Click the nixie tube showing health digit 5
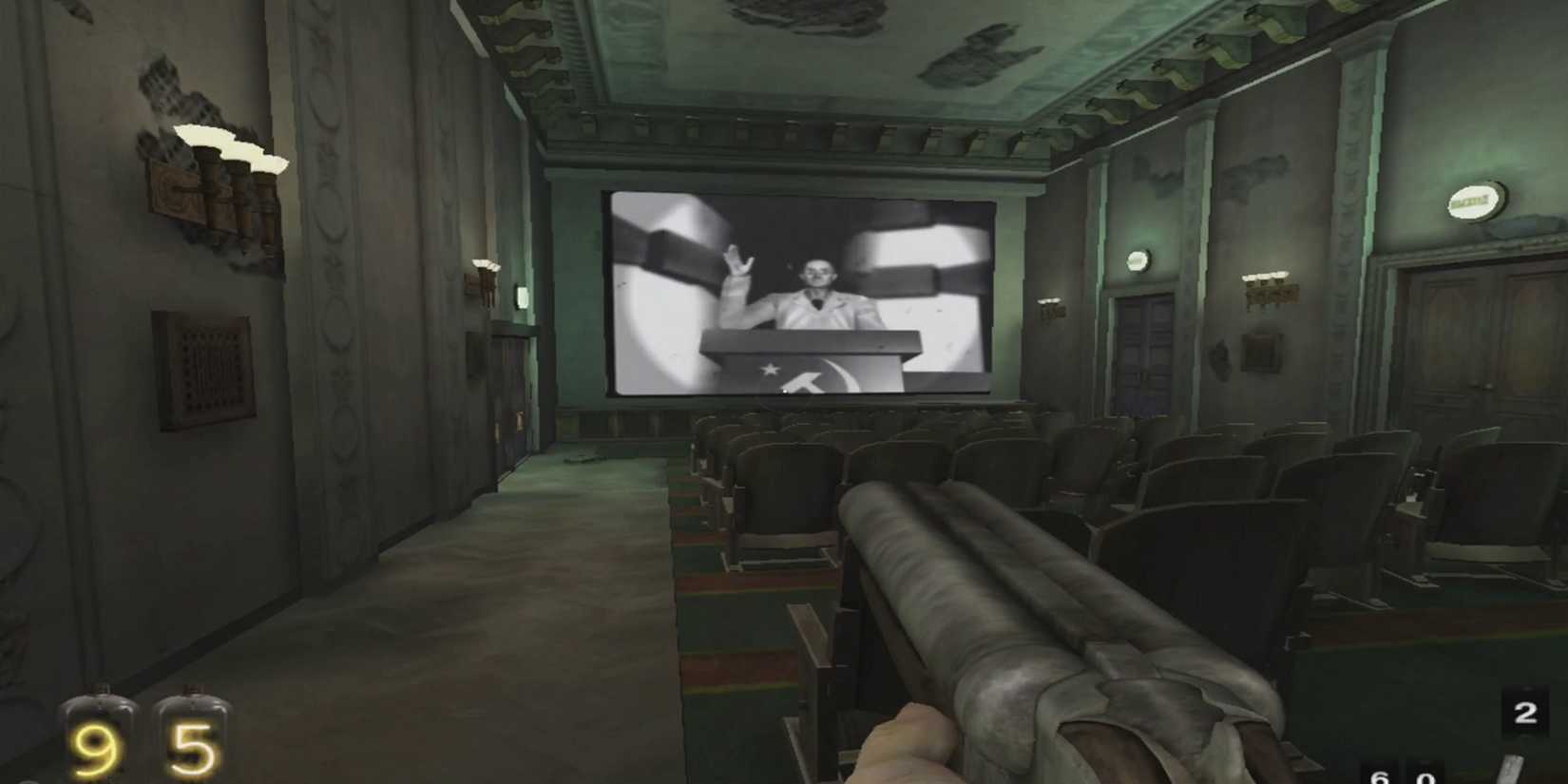1568x784 pixels. (195, 744)
